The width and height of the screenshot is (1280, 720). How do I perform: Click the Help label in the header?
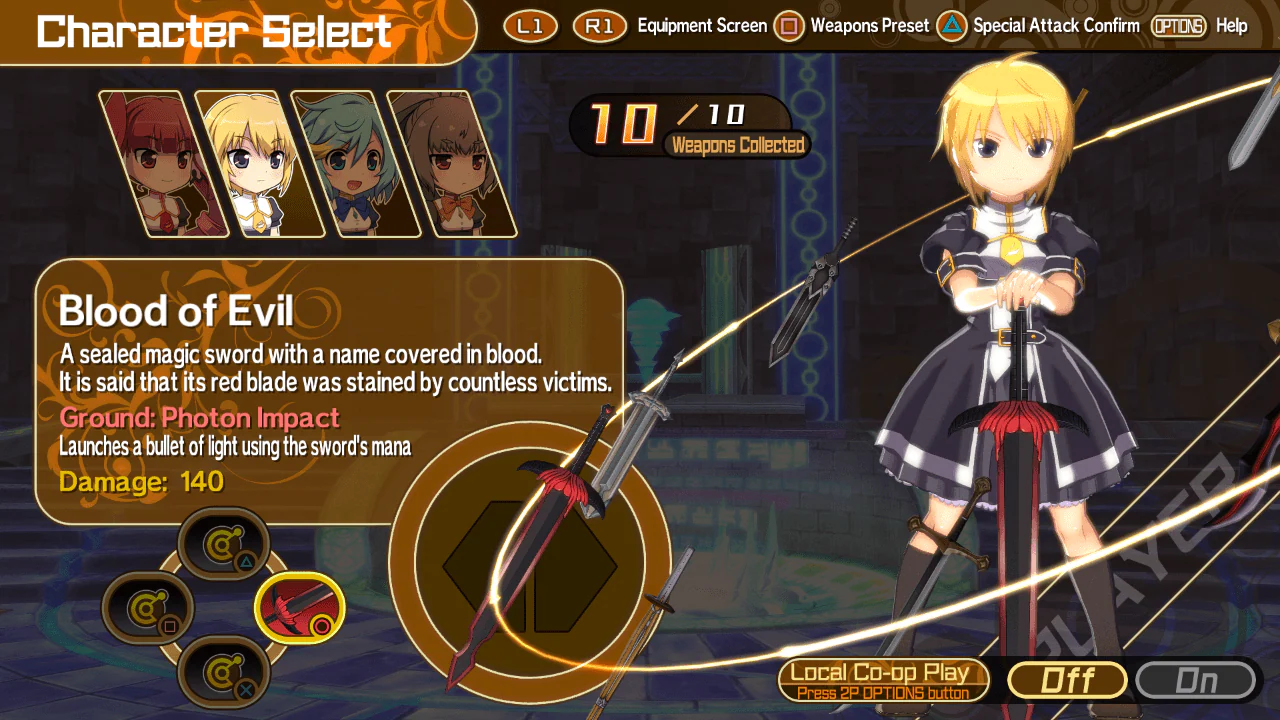1231,27
